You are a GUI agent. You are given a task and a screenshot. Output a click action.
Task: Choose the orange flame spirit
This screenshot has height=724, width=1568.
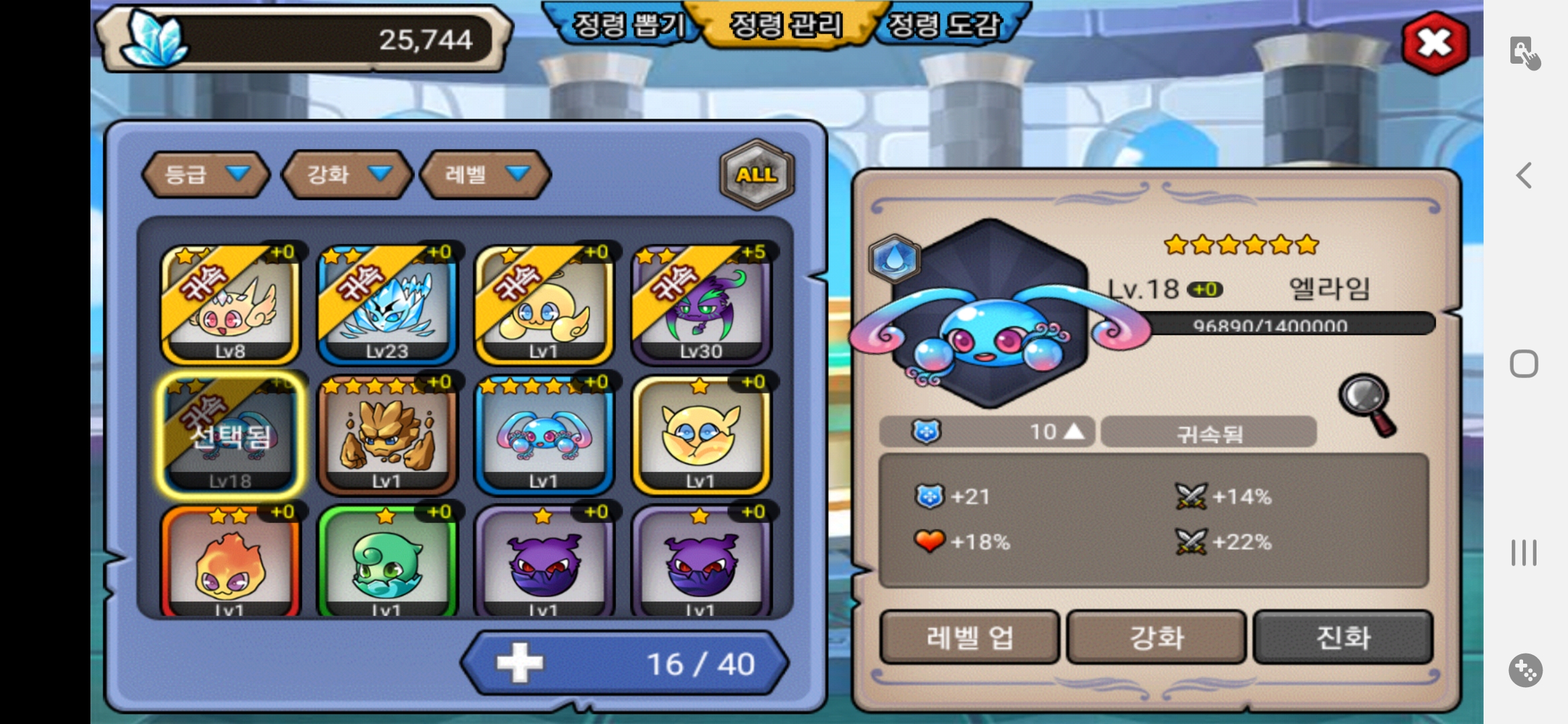click(x=230, y=563)
